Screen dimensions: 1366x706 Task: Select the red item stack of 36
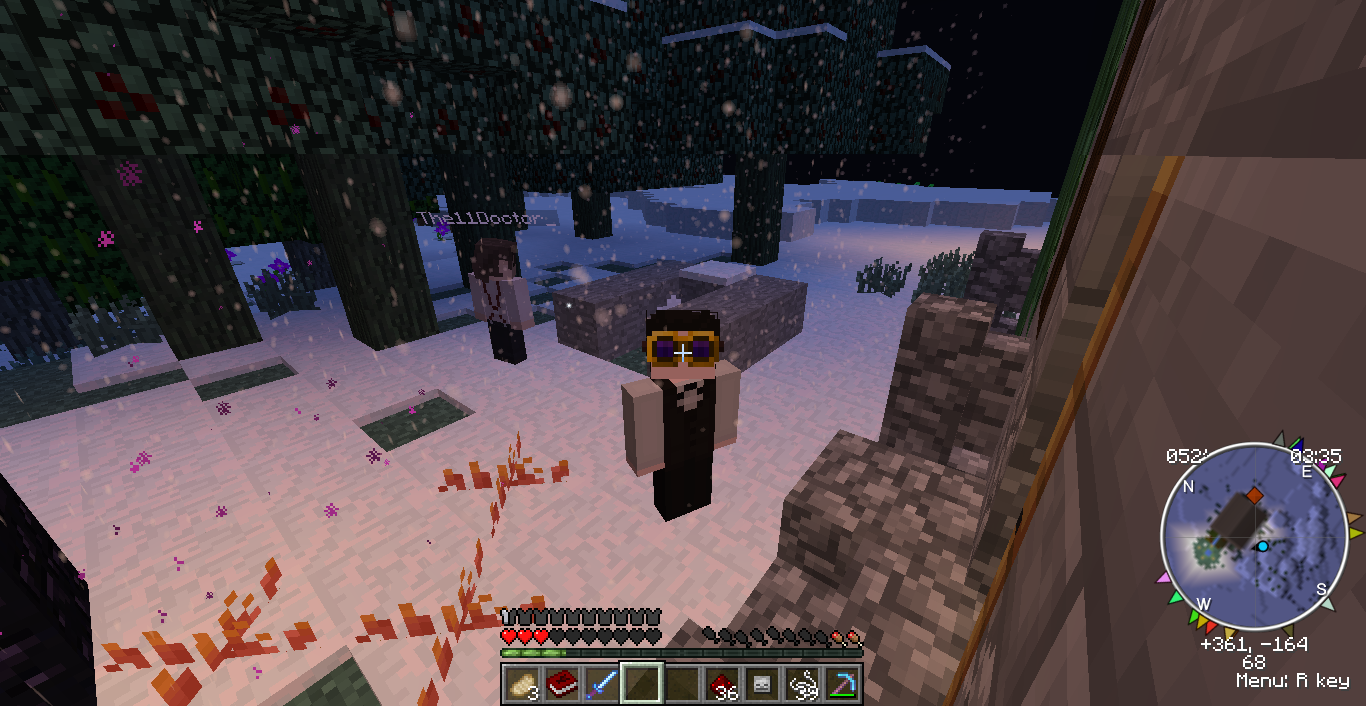click(x=723, y=685)
